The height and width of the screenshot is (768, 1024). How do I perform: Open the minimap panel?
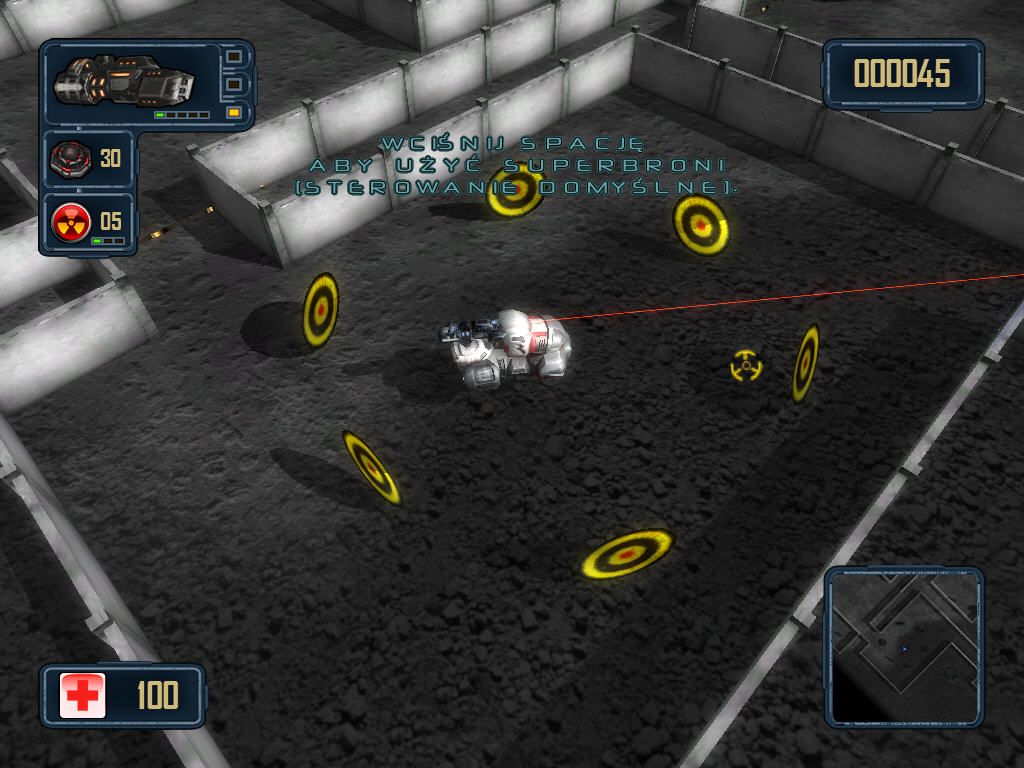click(904, 645)
